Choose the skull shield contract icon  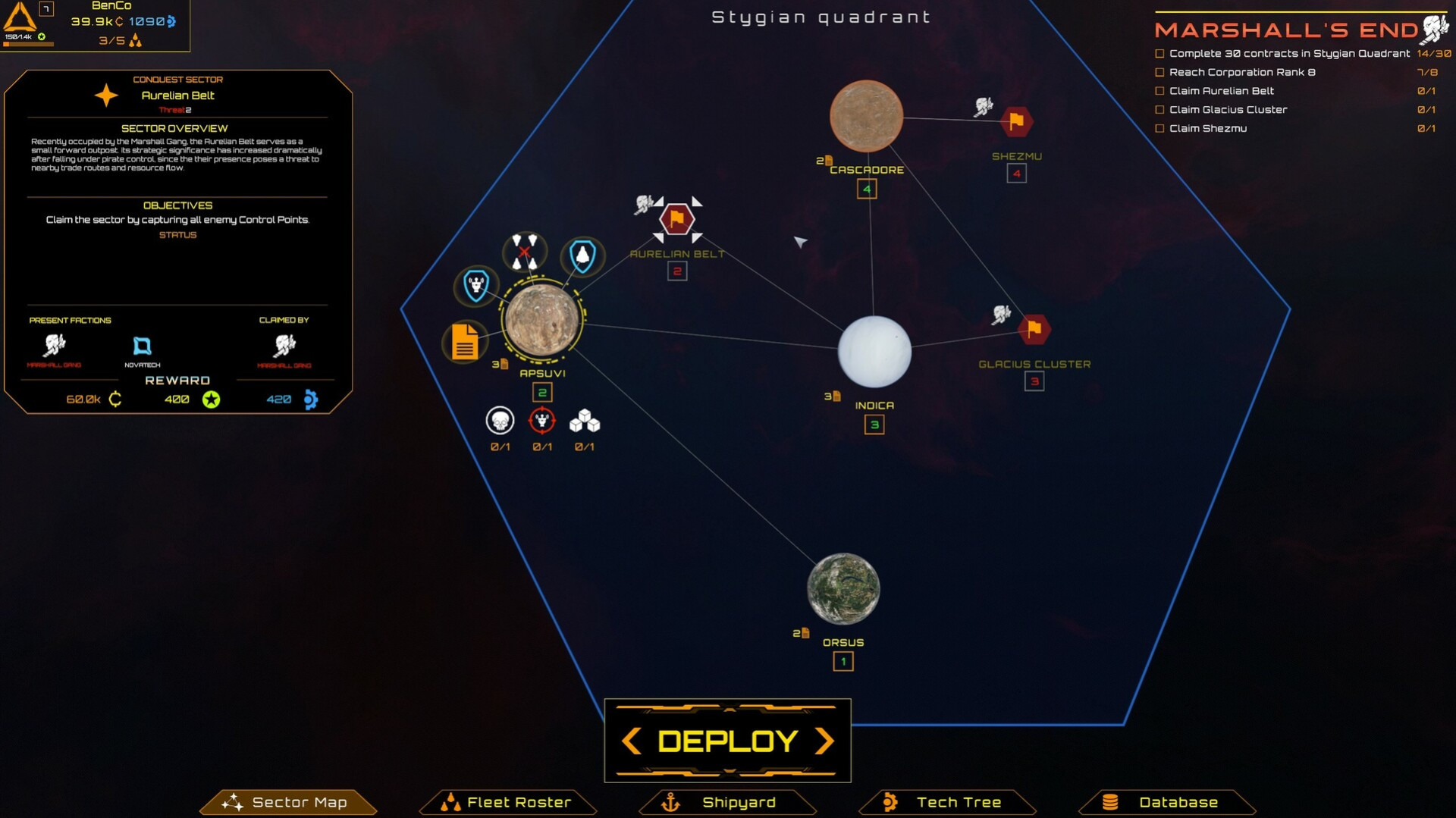(x=476, y=286)
